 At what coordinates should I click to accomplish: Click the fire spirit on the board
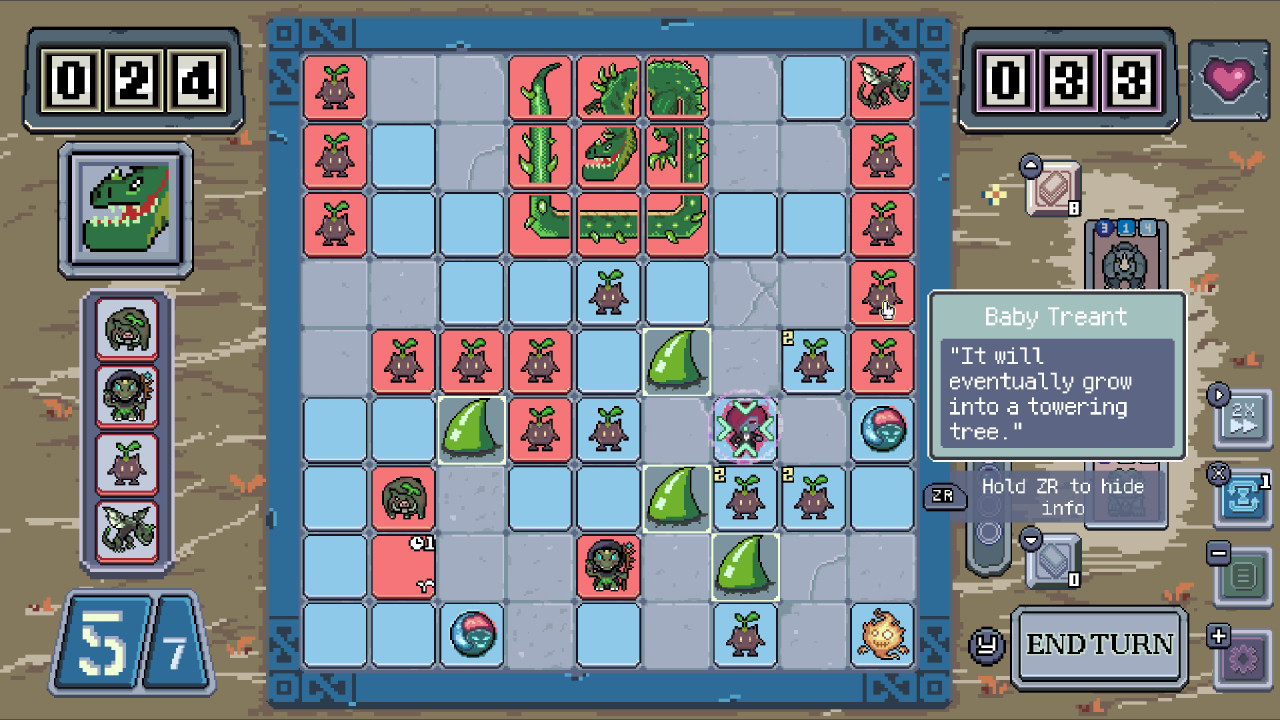881,634
